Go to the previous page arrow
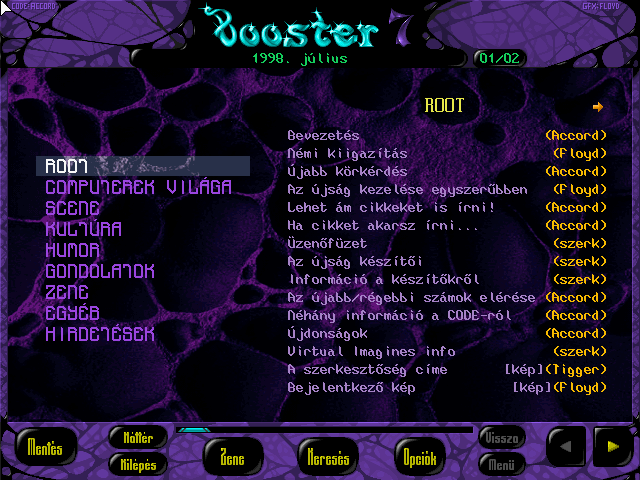Screen dimensions: 640x480 (x=565, y=446)
